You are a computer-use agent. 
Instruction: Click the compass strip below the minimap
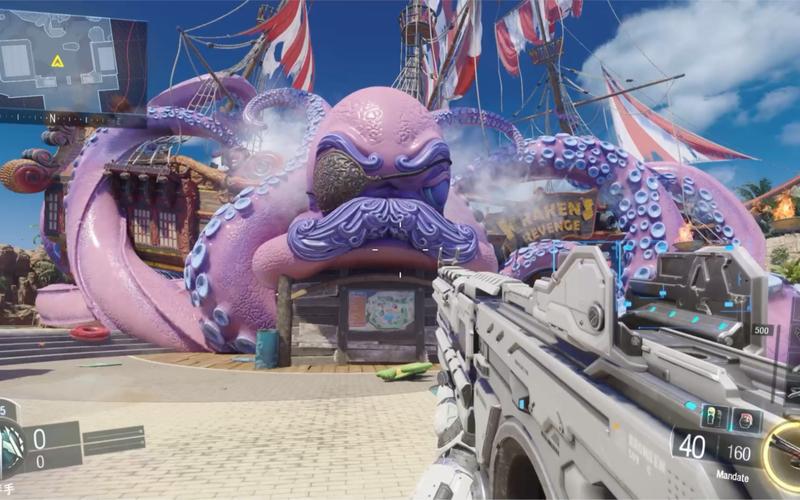[73, 118]
